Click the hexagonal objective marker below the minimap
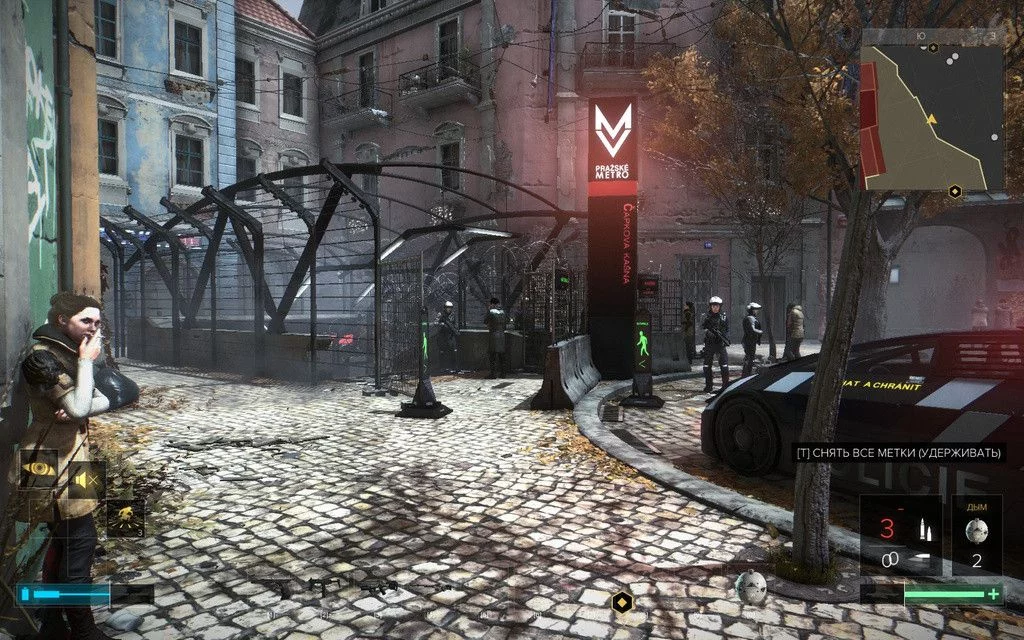 [955, 191]
